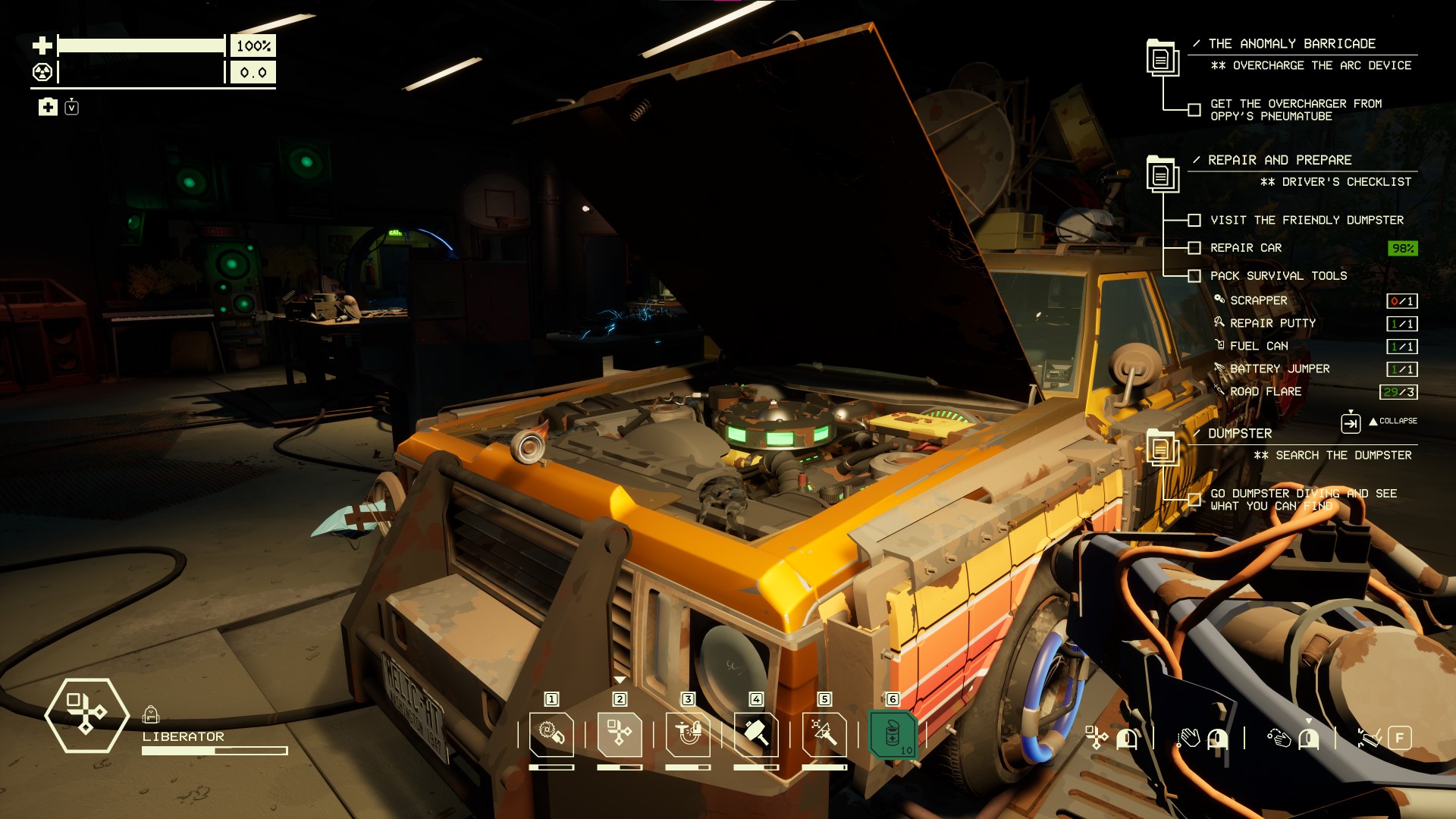
Task: Click the Road Flare checklist row
Action: click(1266, 392)
